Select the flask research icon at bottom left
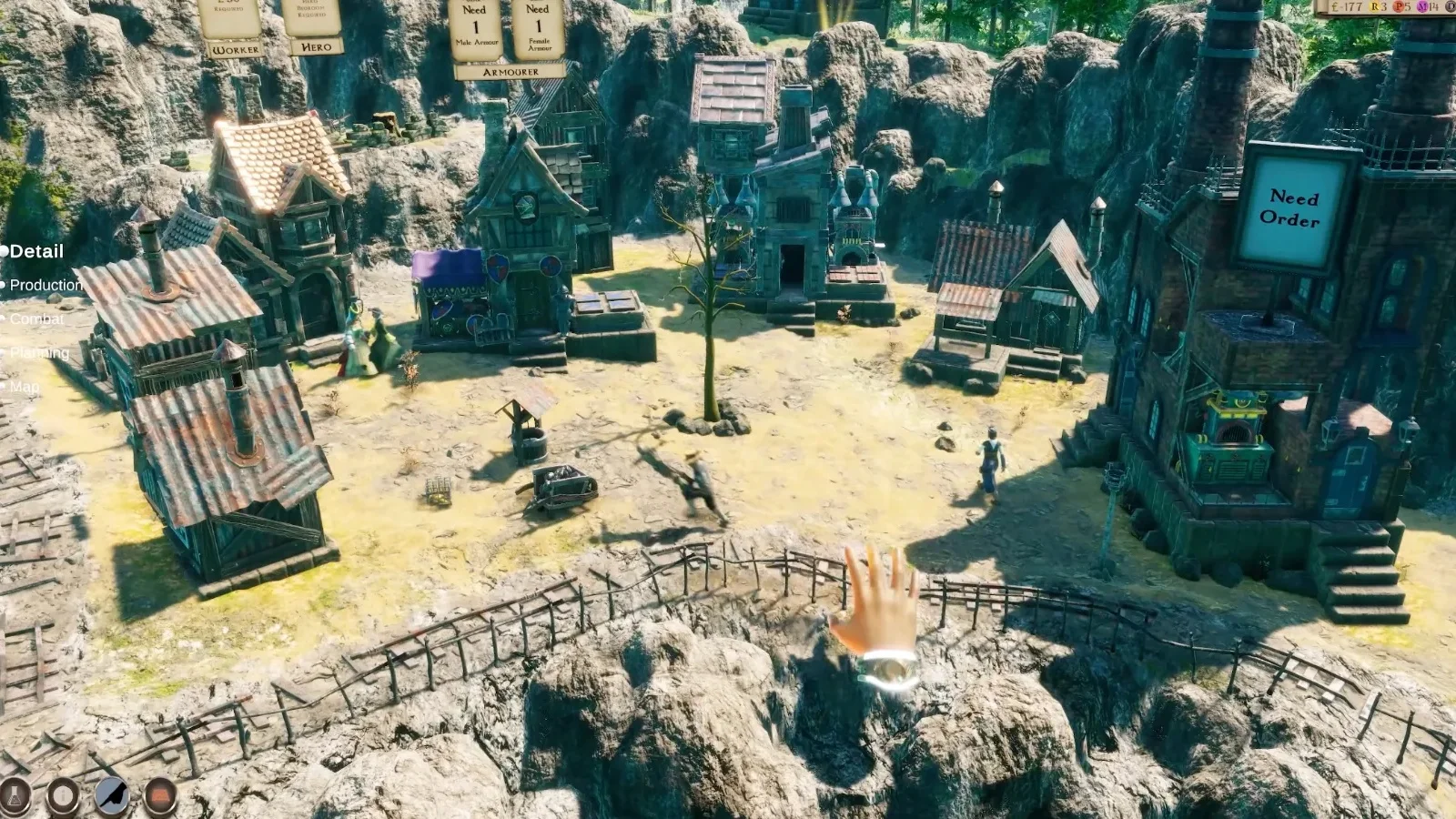Viewport: 1456px width, 819px height. pos(13,794)
